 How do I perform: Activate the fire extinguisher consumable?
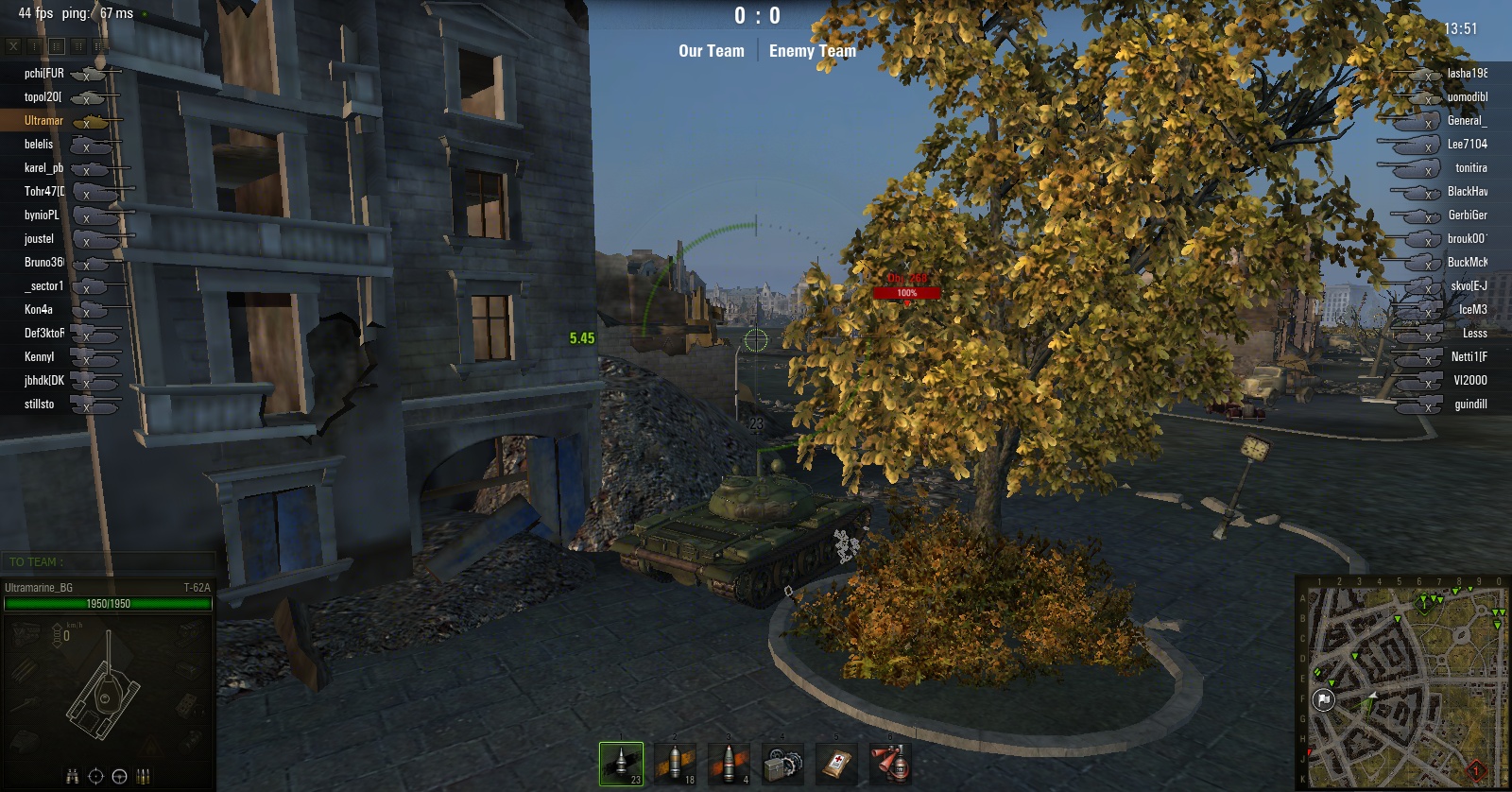(890, 763)
